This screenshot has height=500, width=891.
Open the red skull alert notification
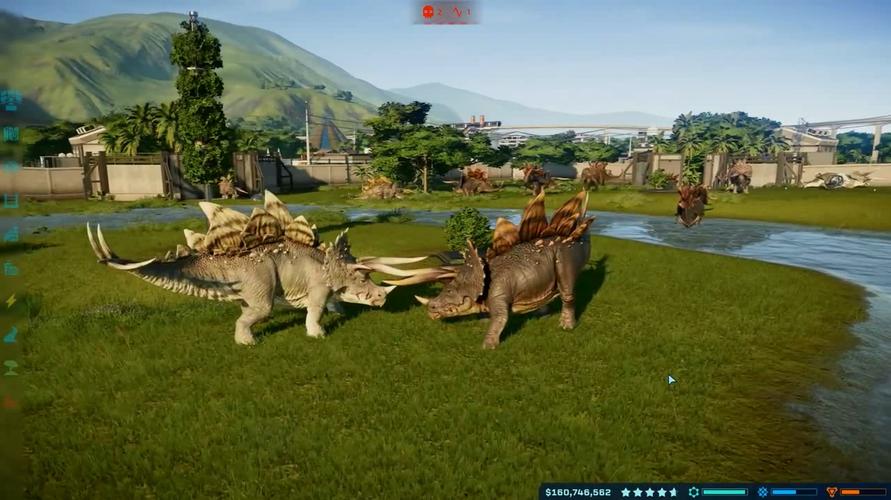pyautogui.click(x=429, y=12)
